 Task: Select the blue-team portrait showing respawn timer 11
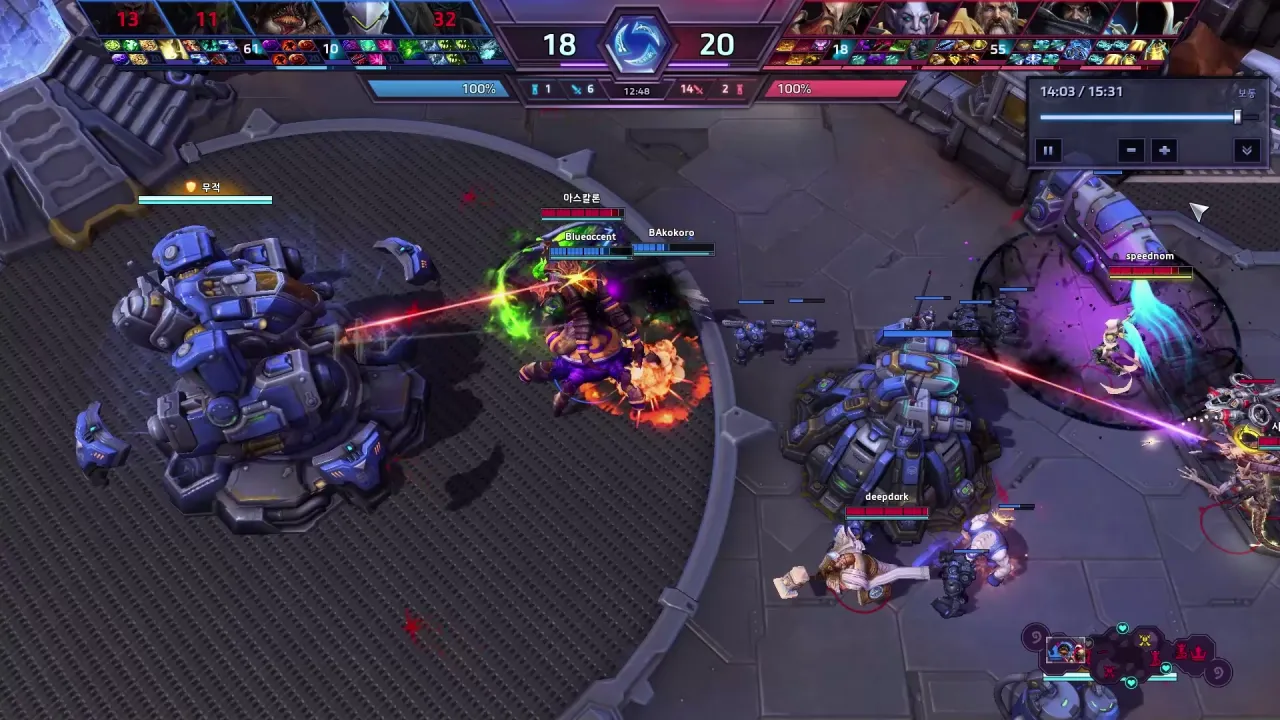(207, 19)
